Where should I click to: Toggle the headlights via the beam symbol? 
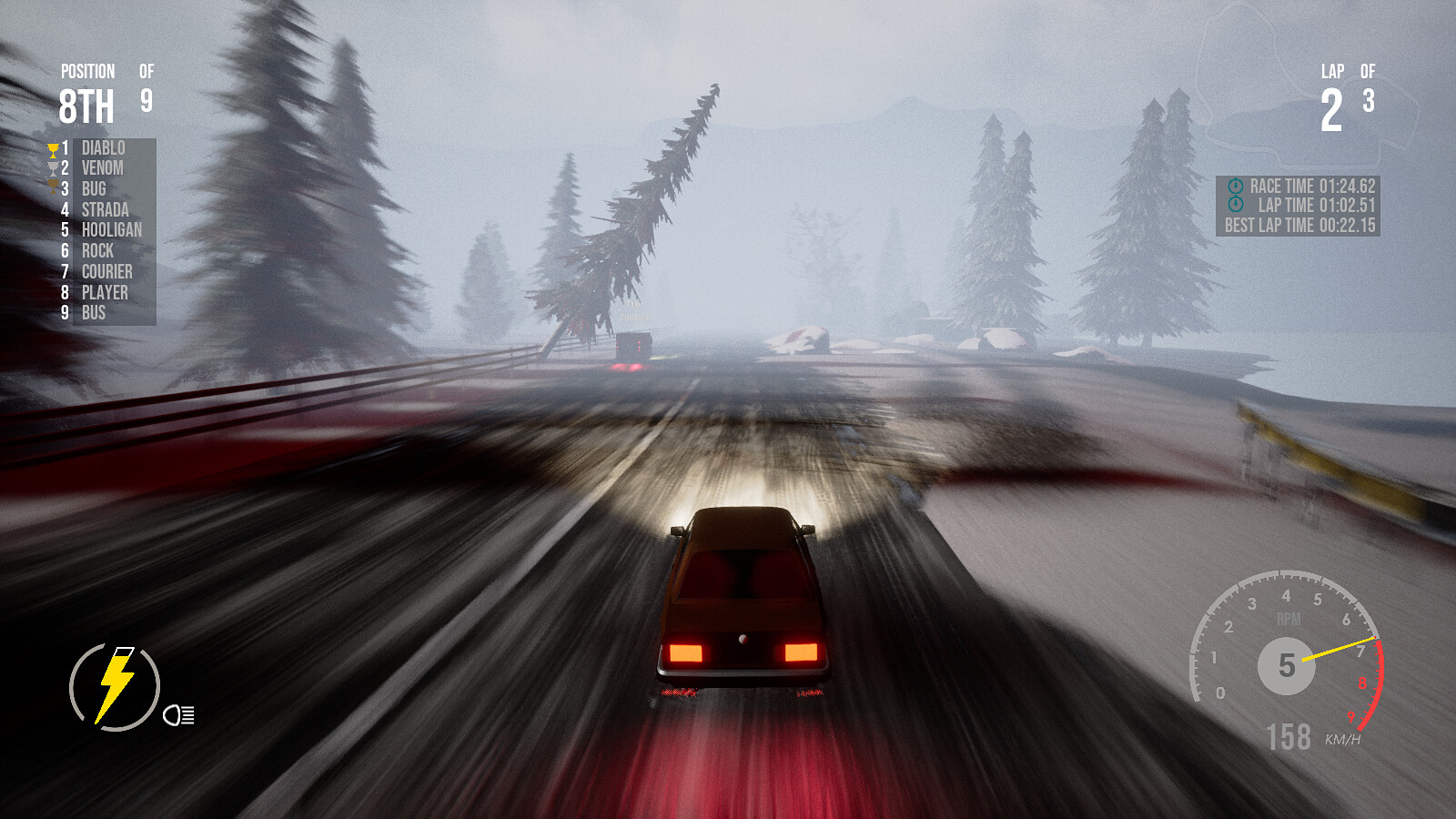point(178,716)
